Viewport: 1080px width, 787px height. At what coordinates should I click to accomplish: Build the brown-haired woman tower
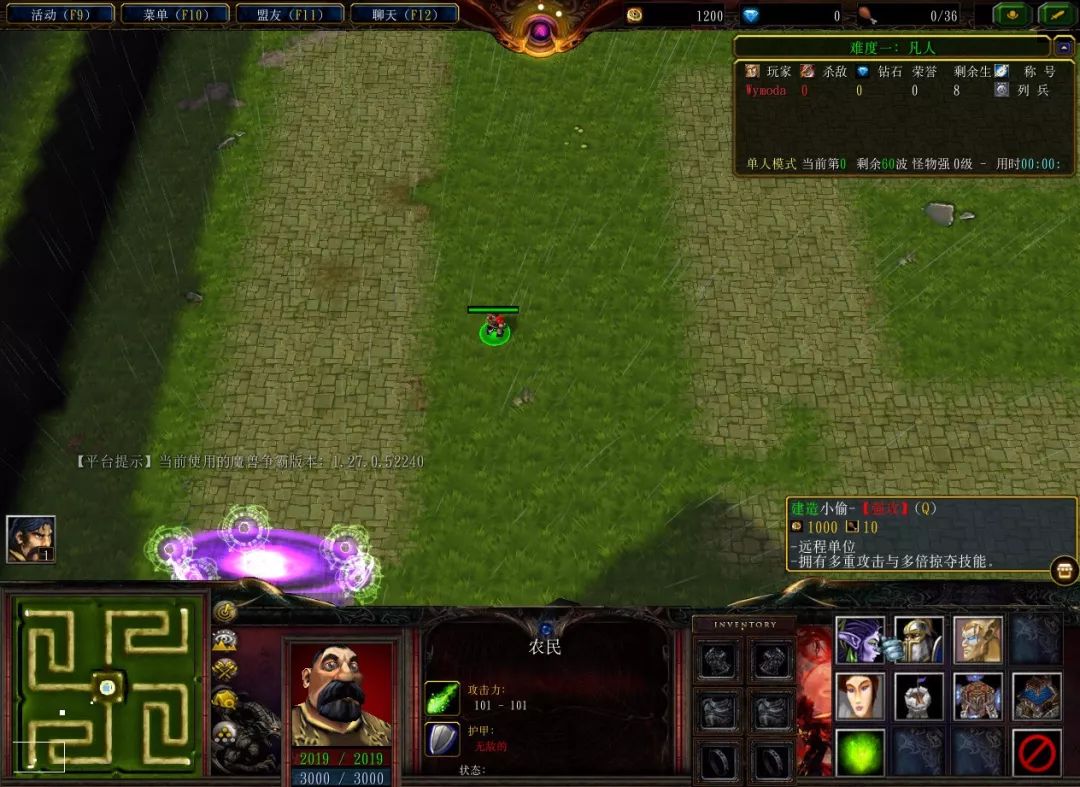click(x=860, y=696)
